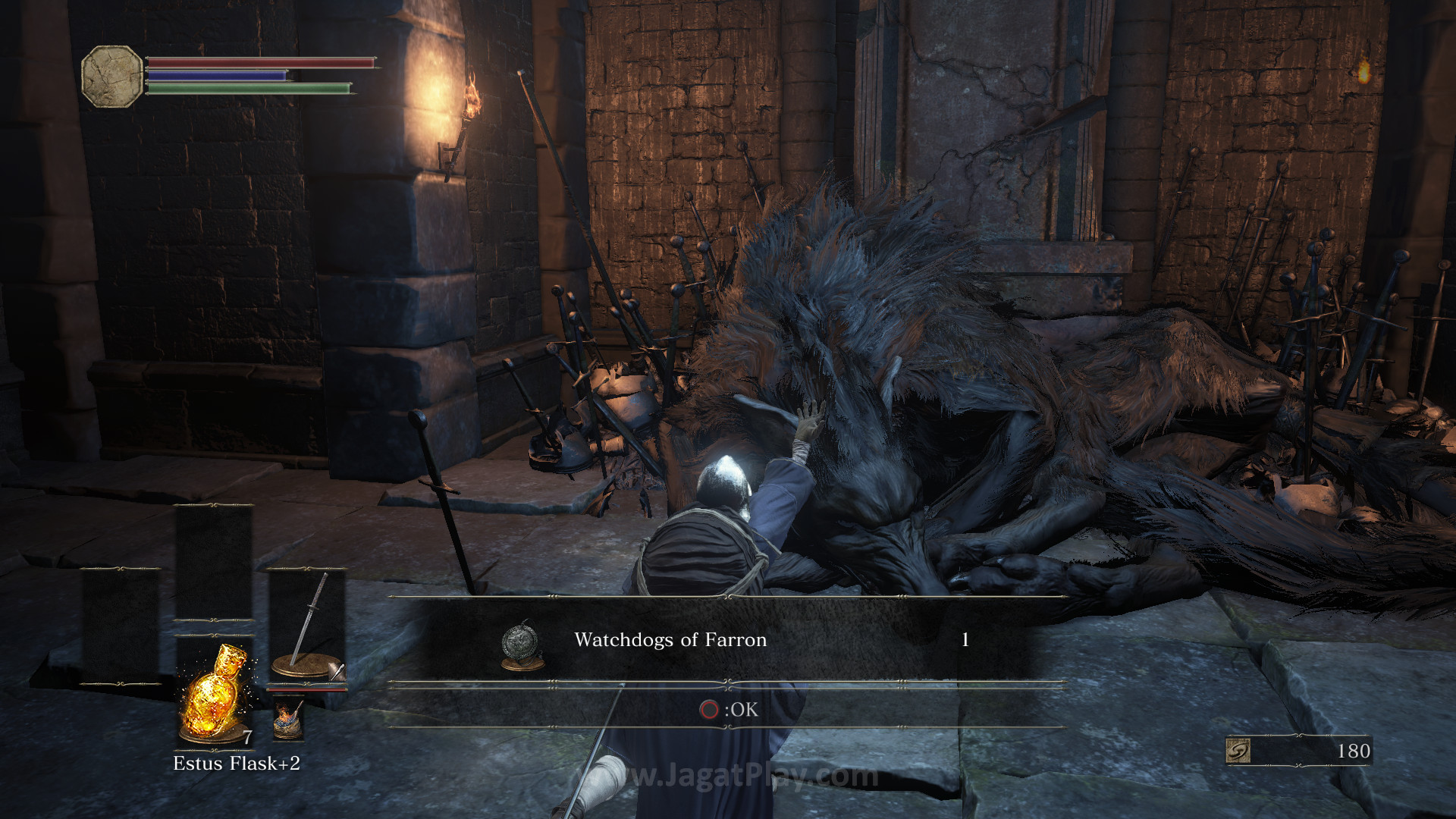Click the Watchdogs of Farron covenant badge icon
The height and width of the screenshot is (819, 1456).
521,645
